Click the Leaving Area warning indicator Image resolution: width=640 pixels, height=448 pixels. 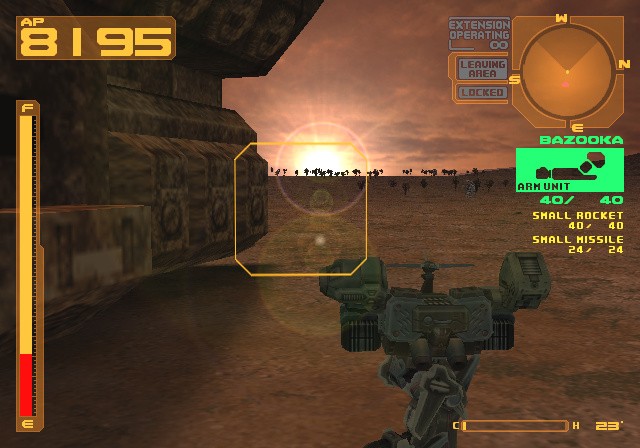point(482,68)
